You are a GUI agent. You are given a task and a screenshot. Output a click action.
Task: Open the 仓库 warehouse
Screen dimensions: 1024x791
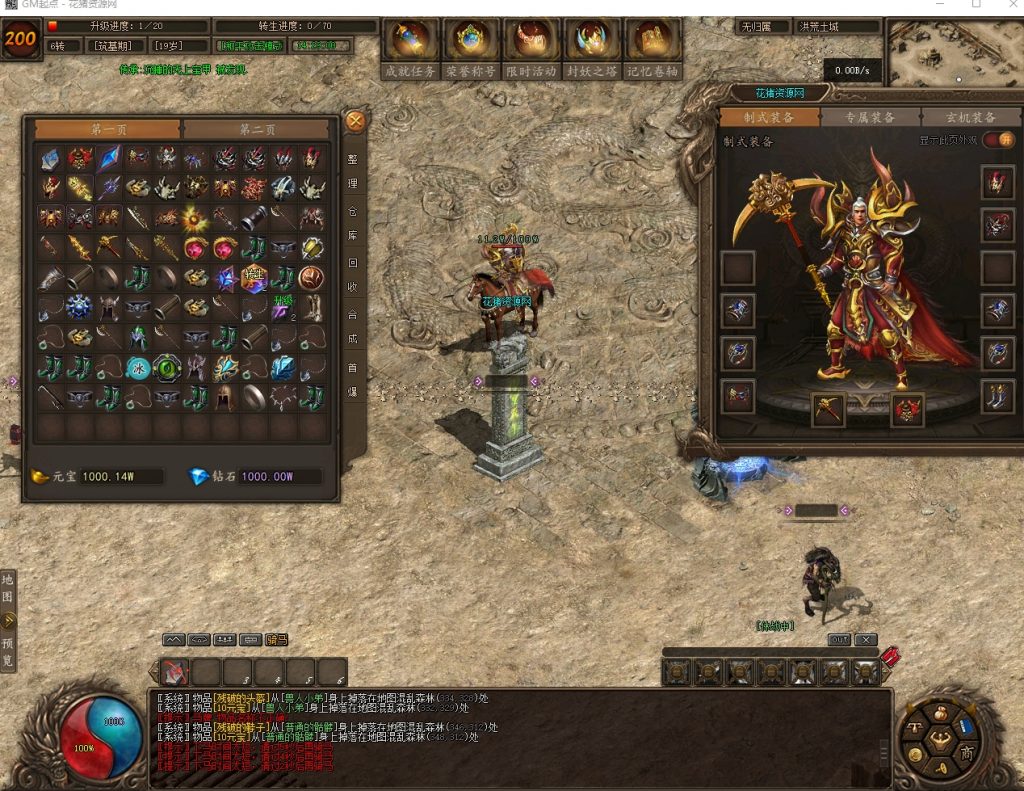[x=352, y=224]
